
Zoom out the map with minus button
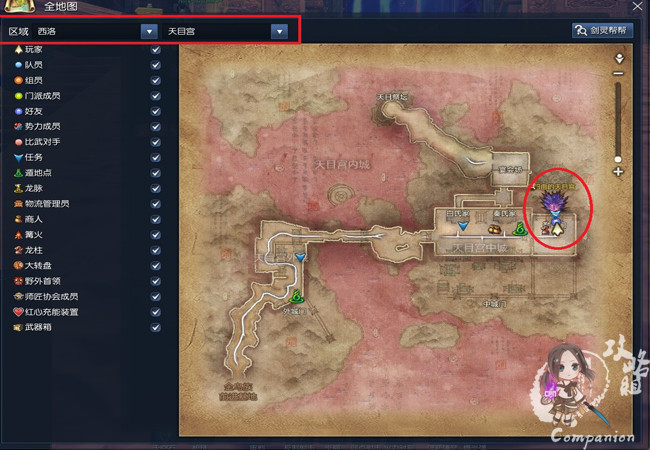pos(618,73)
